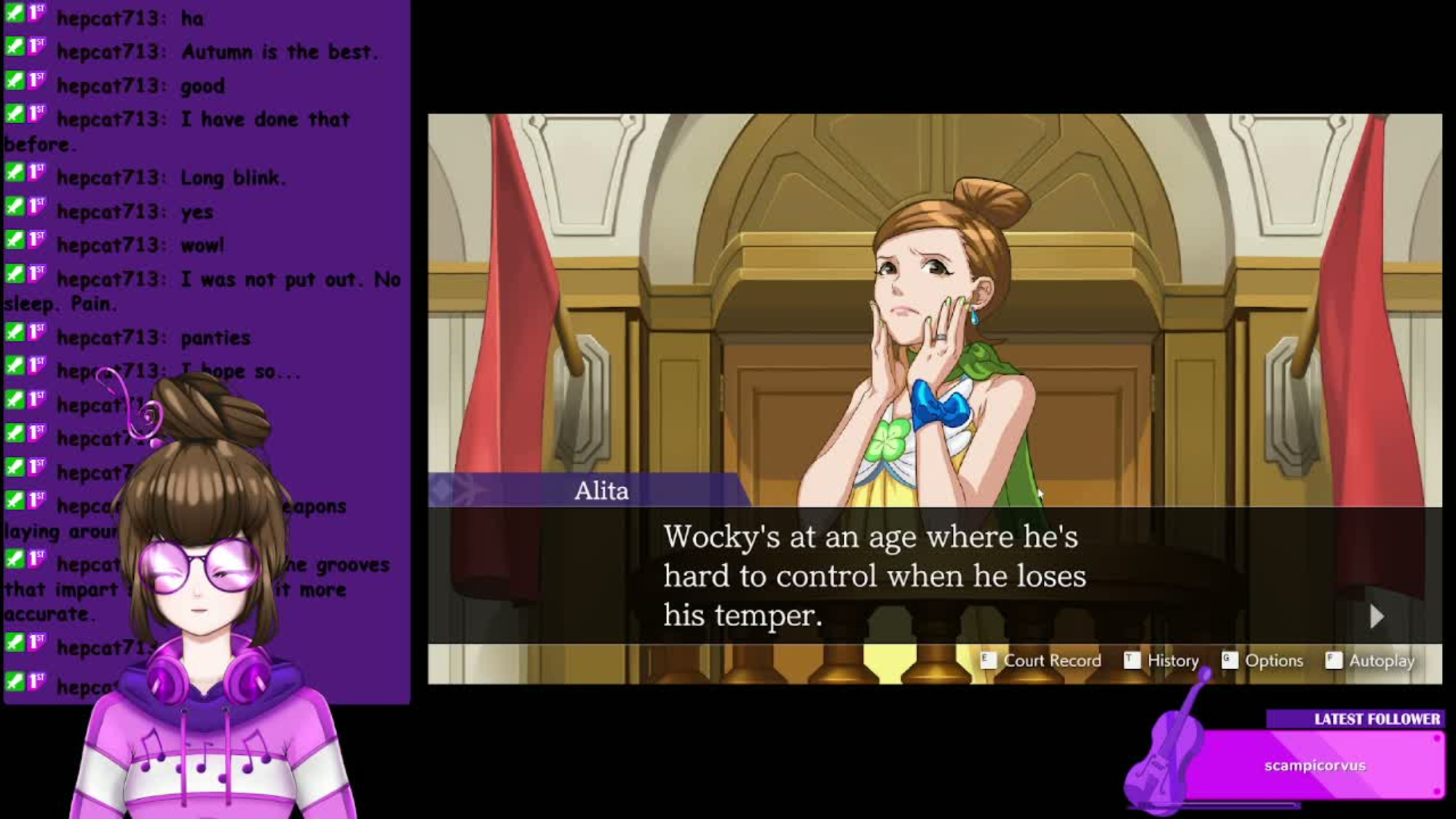Open the Court Record
Image resolution: width=1456 pixels, height=819 pixels.
coord(1042,660)
